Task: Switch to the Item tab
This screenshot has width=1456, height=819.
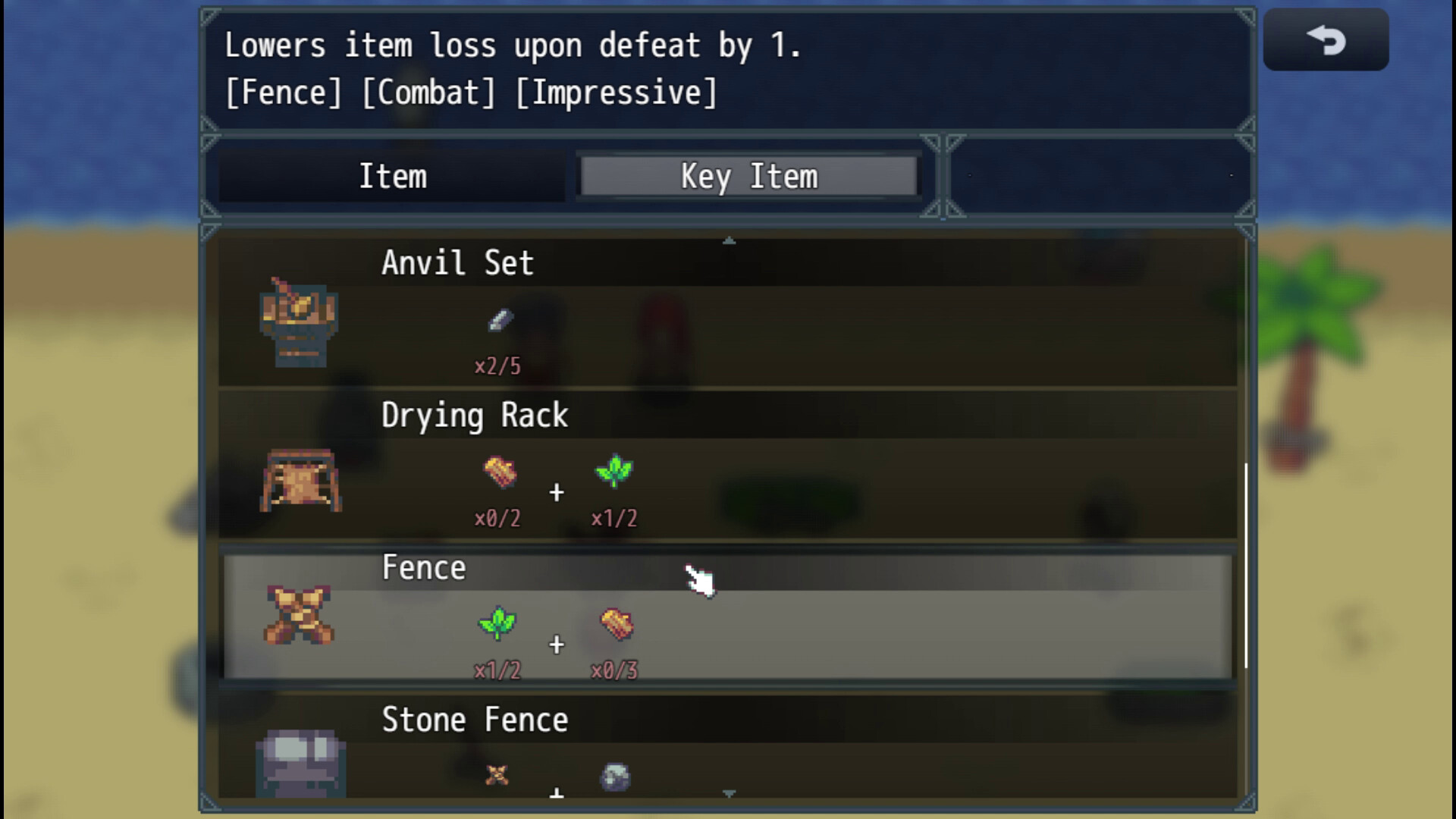Action: 393,175
